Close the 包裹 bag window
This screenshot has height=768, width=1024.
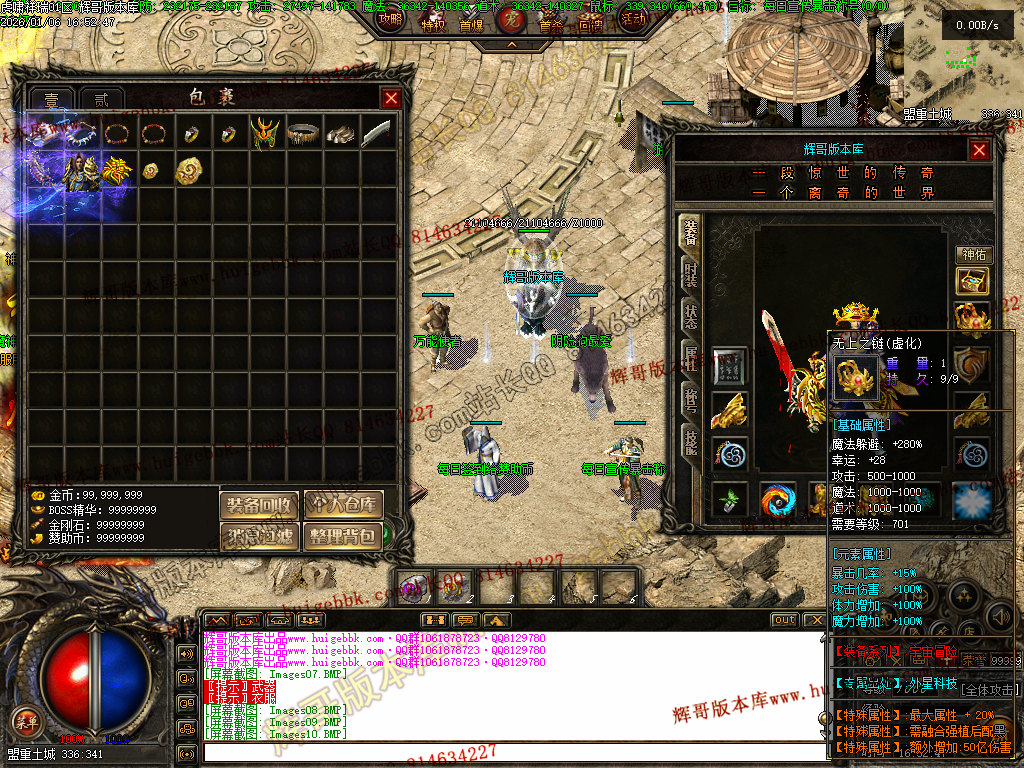pos(391,98)
